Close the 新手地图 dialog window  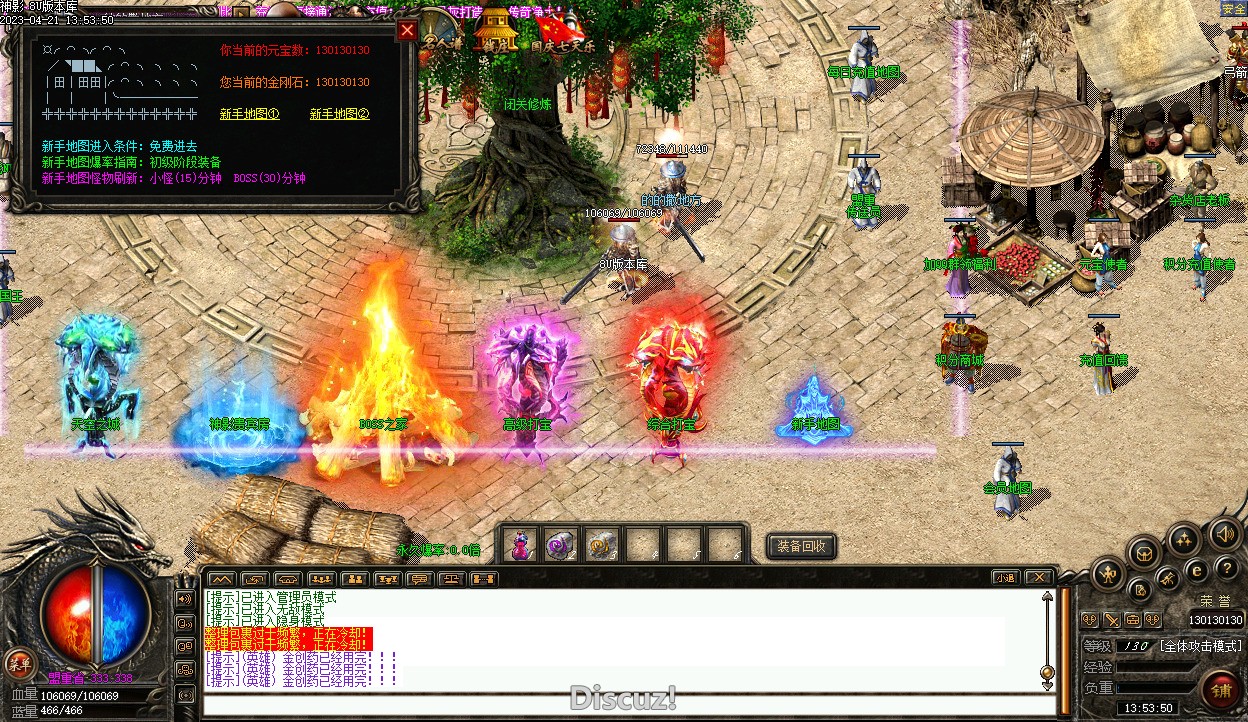tap(407, 30)
